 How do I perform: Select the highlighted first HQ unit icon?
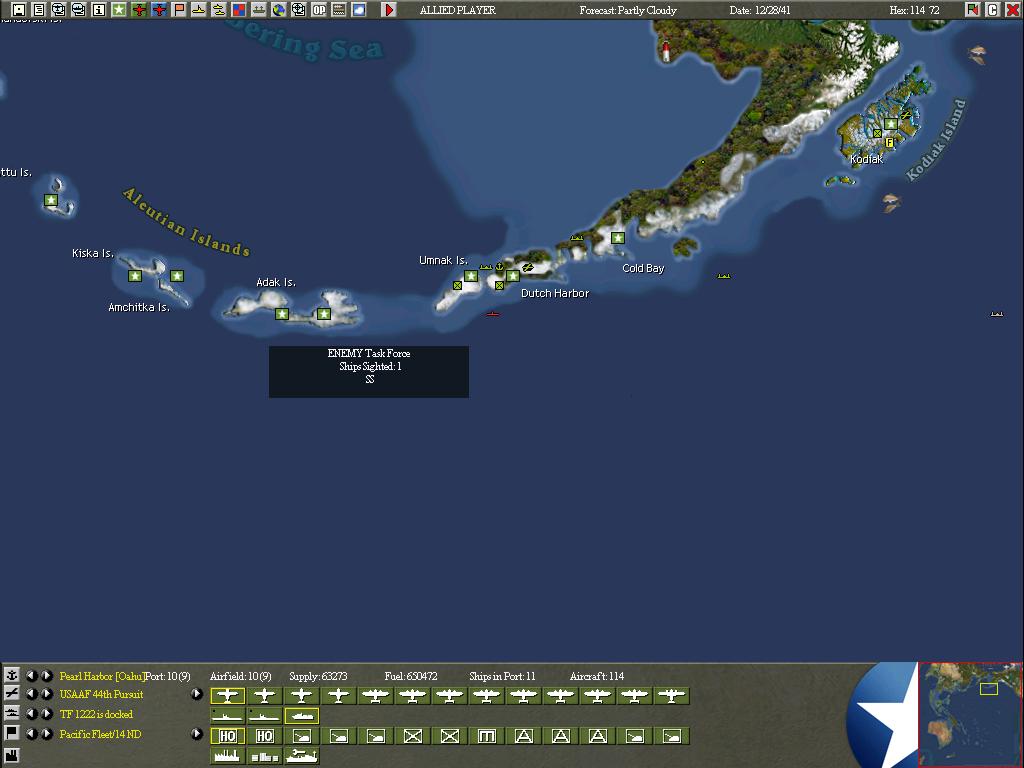(x=228, y=736)
